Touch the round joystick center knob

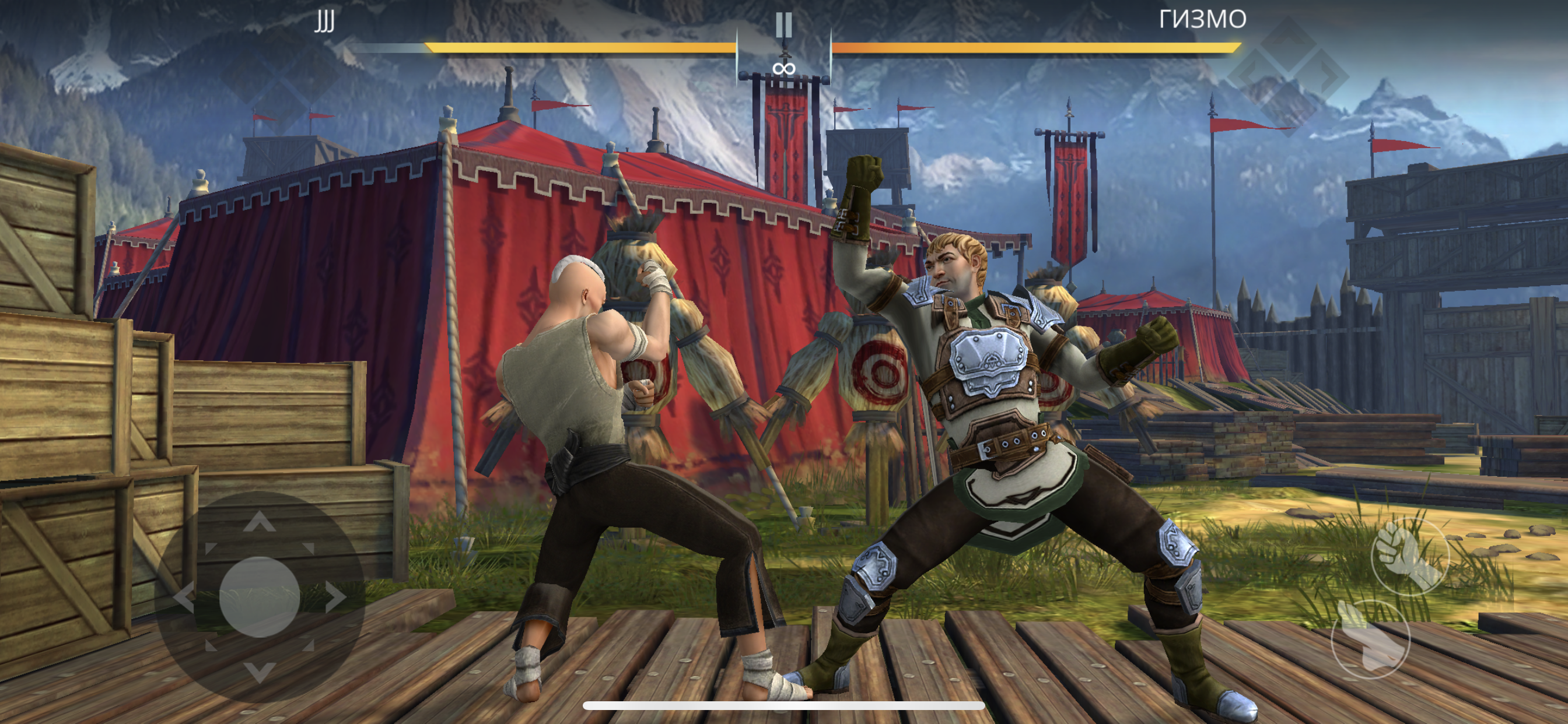click(260, 597)
